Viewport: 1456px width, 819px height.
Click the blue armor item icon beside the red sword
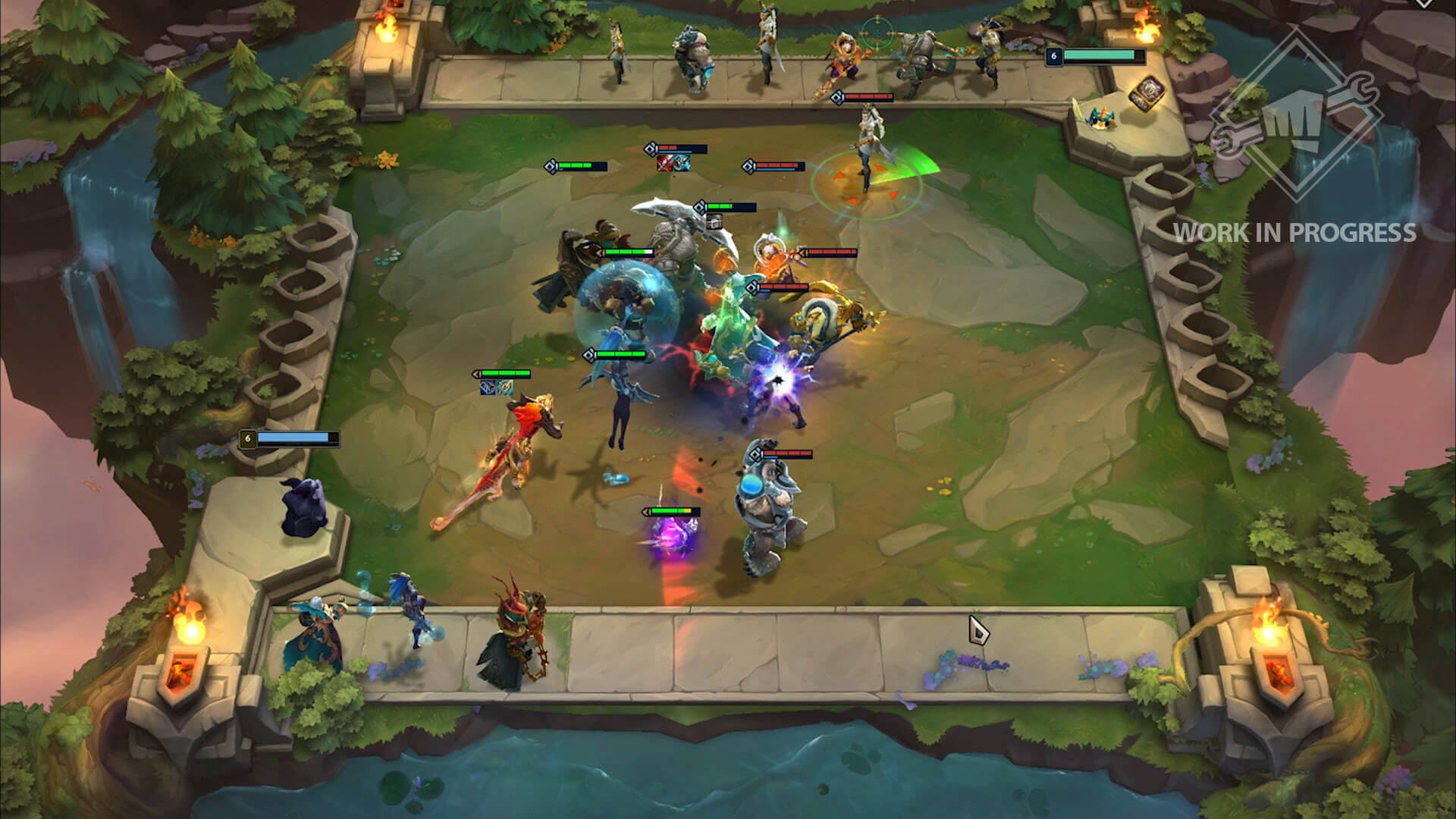pyautogui.click(x=682, y=164)
